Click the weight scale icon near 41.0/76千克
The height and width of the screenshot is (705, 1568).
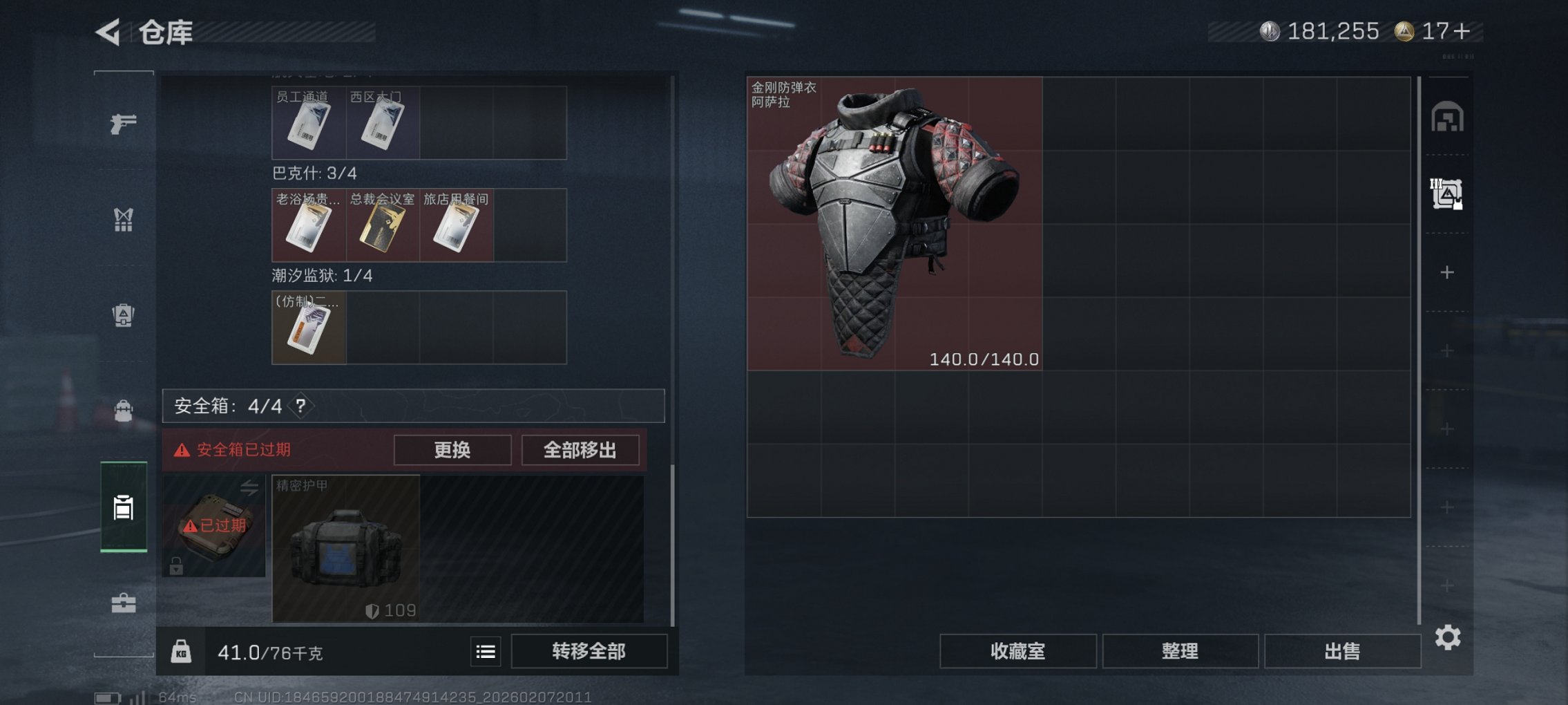182,650
